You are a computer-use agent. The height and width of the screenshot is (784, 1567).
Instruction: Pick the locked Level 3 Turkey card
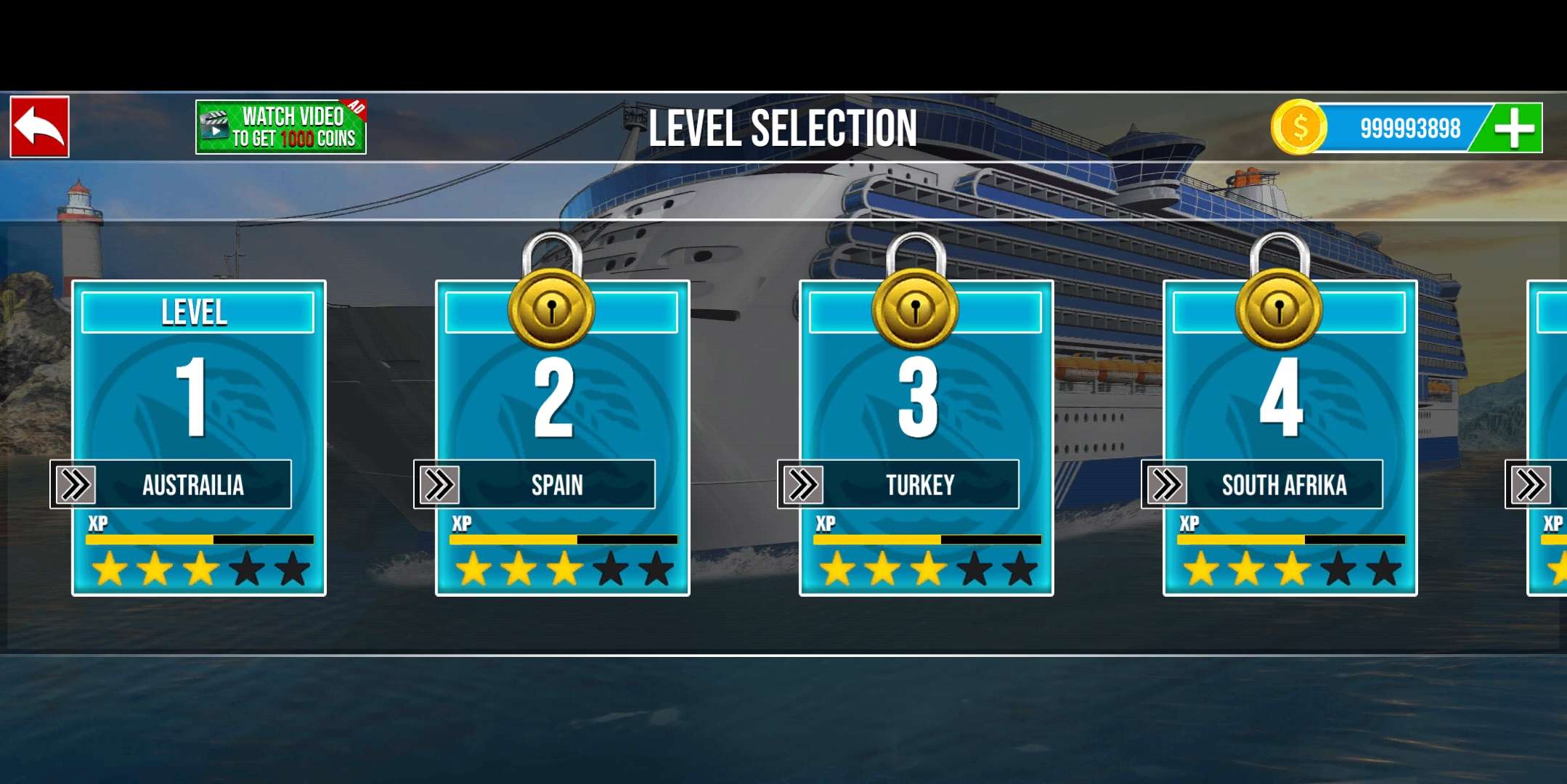[x=926, y=438]
